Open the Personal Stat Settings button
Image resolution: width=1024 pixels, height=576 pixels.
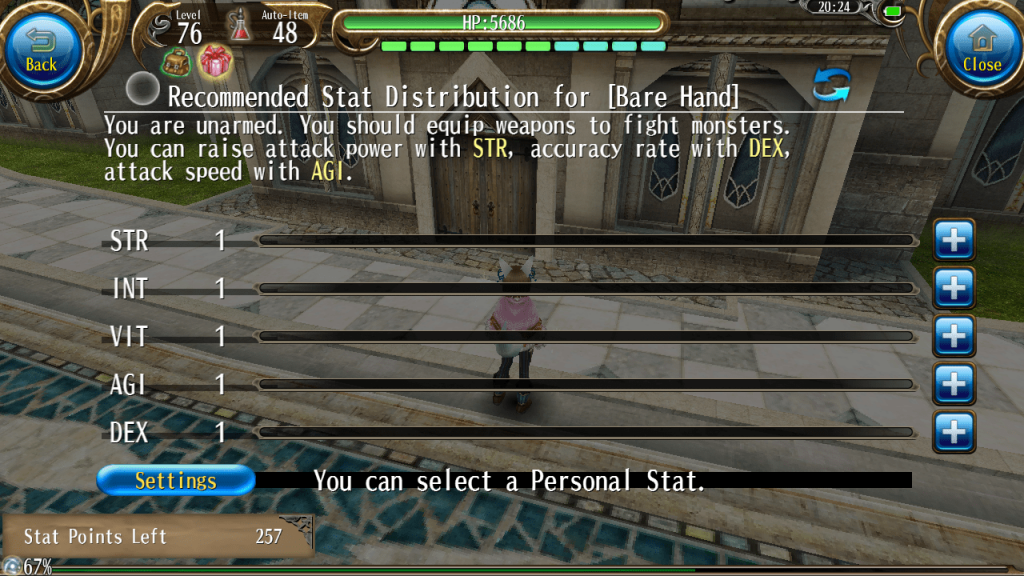[176, 480]
